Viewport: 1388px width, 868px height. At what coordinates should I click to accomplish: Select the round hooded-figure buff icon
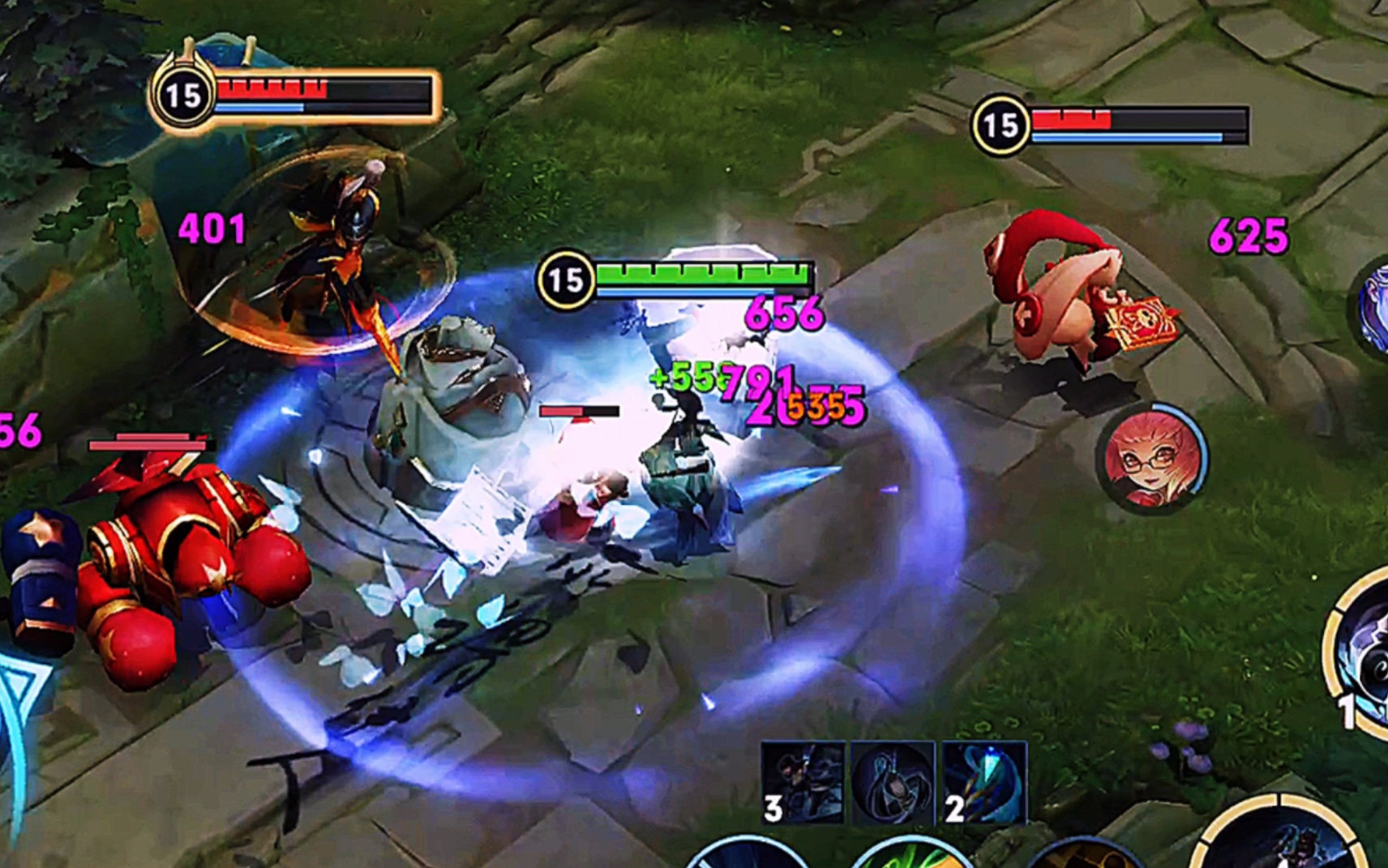pos(893,784)
